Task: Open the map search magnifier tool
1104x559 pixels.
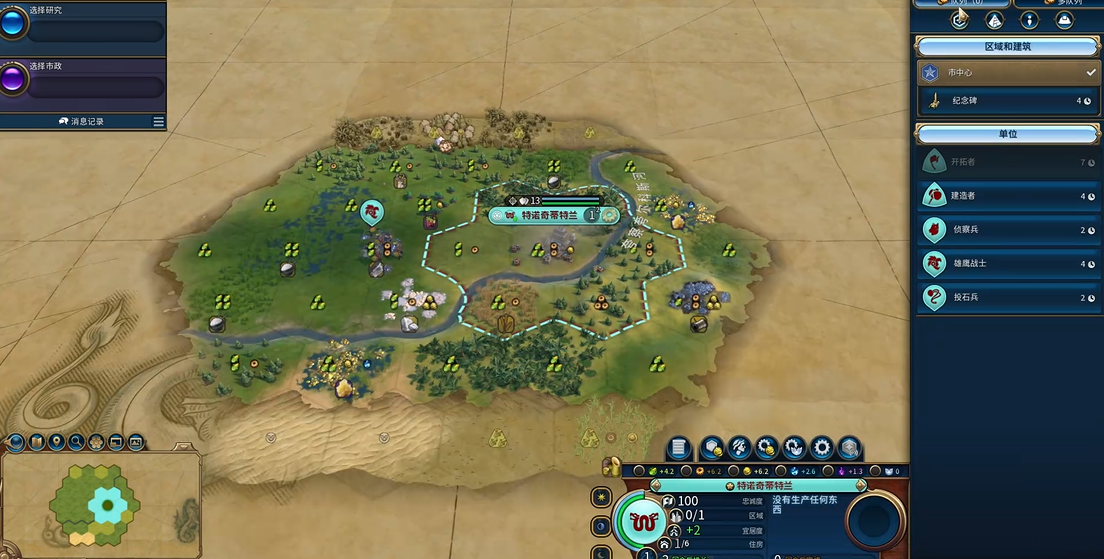Action: coord(76,442)
